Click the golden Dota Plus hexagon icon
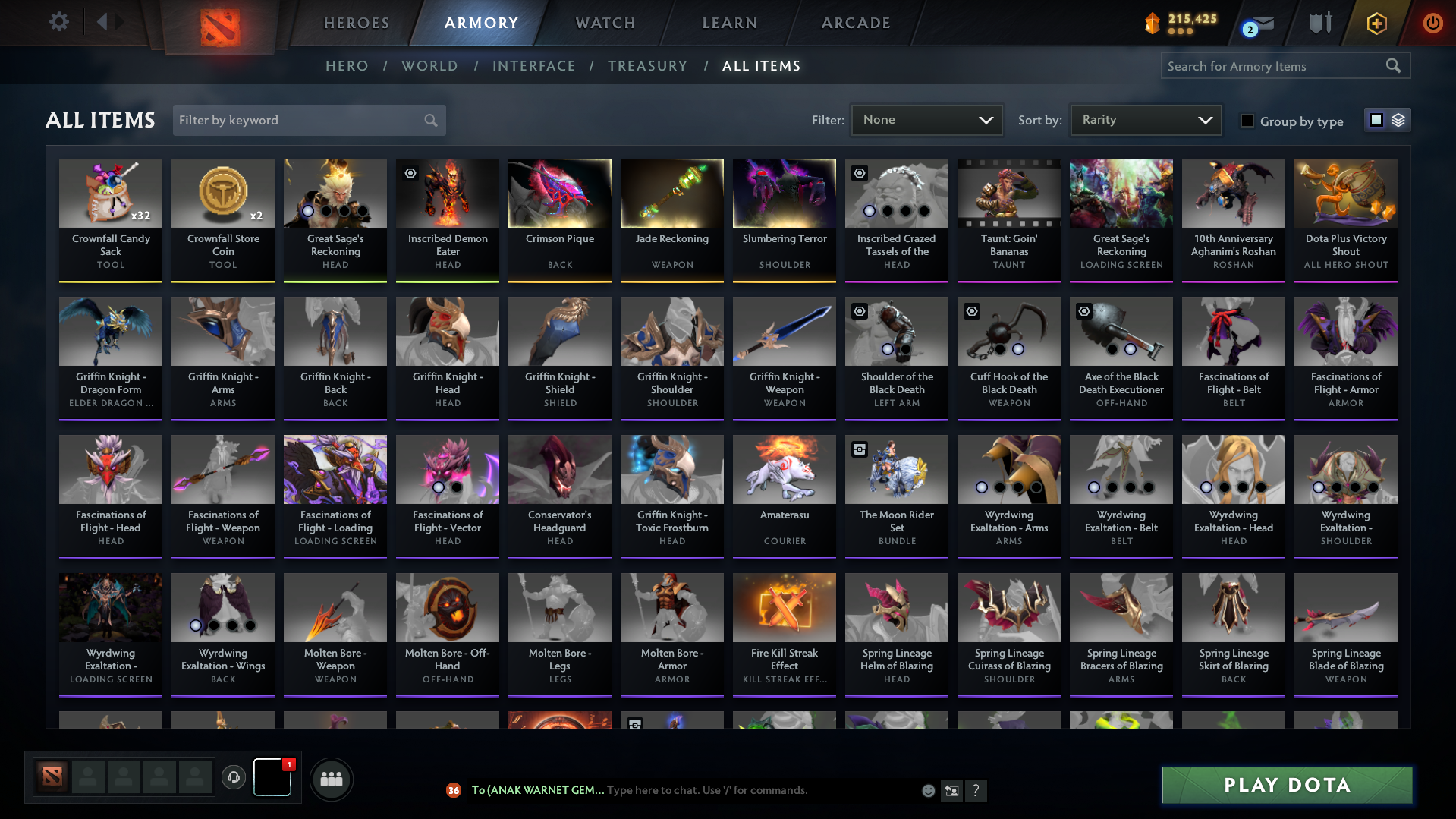This screenshot has width=1456, height=819. pyautogui.click(x=1376, y=24)
